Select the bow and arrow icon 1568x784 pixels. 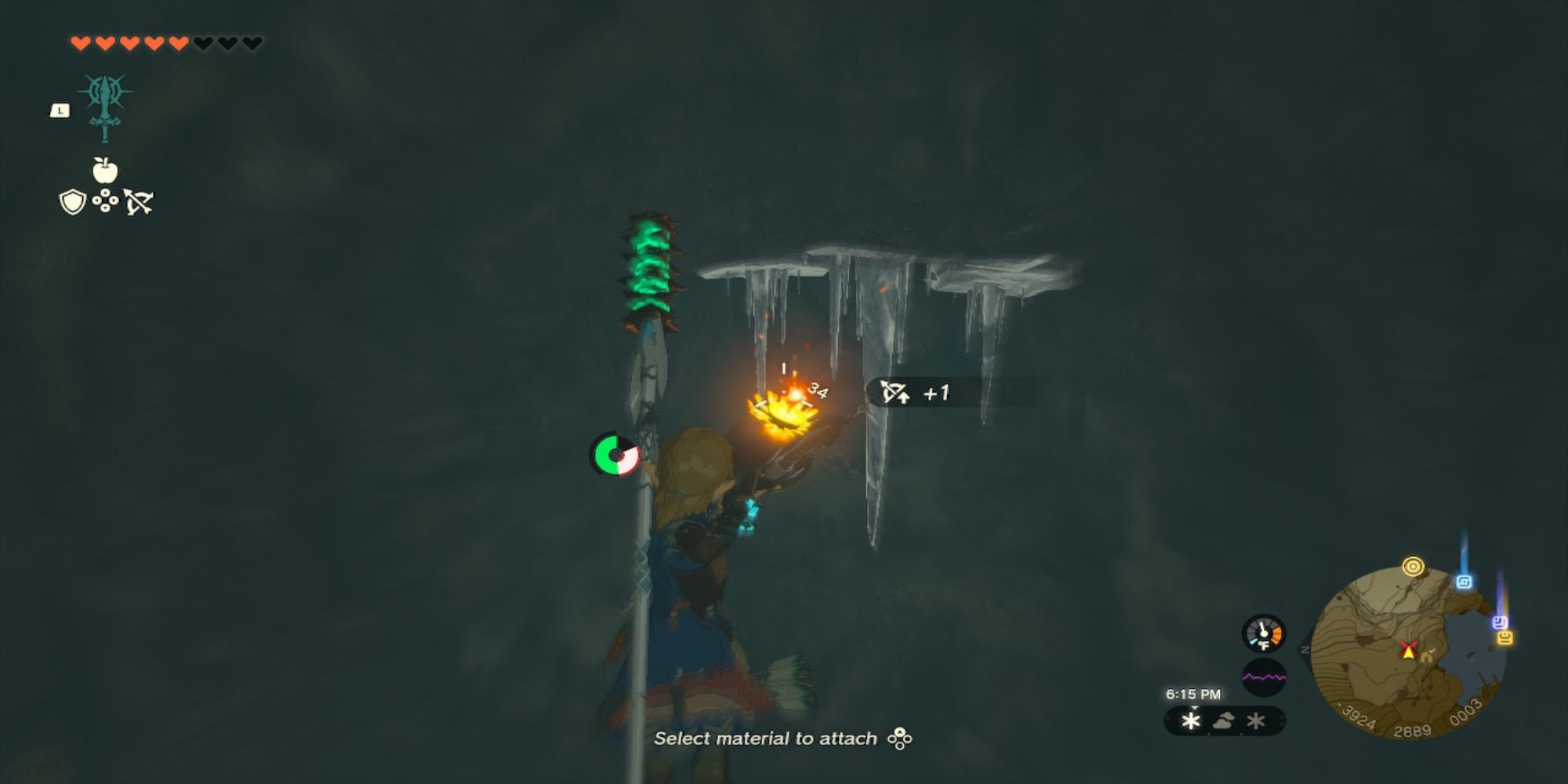138,202
